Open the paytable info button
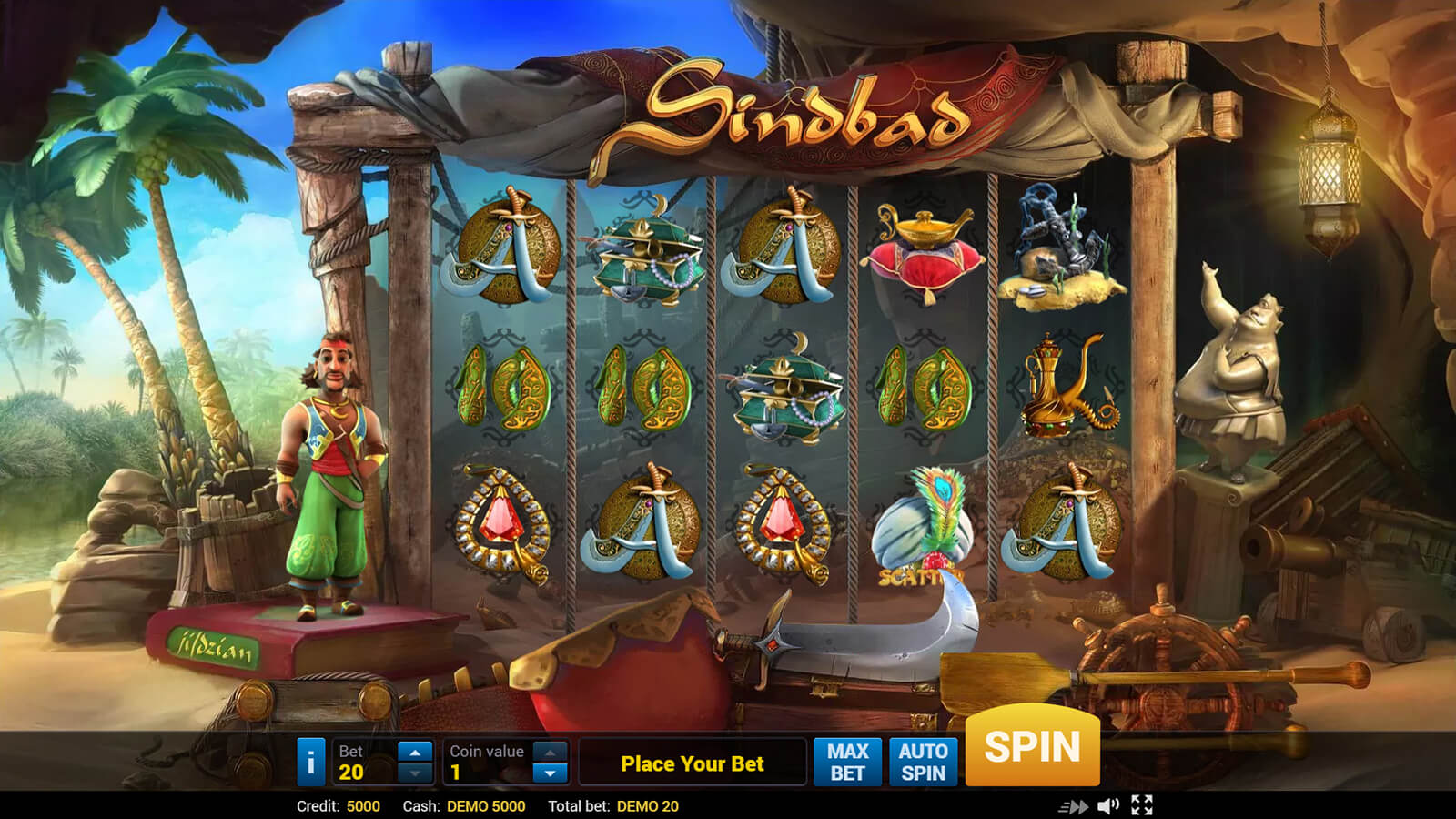The height and width of the screenshot is (819, 1456). [x=310, y=762]
